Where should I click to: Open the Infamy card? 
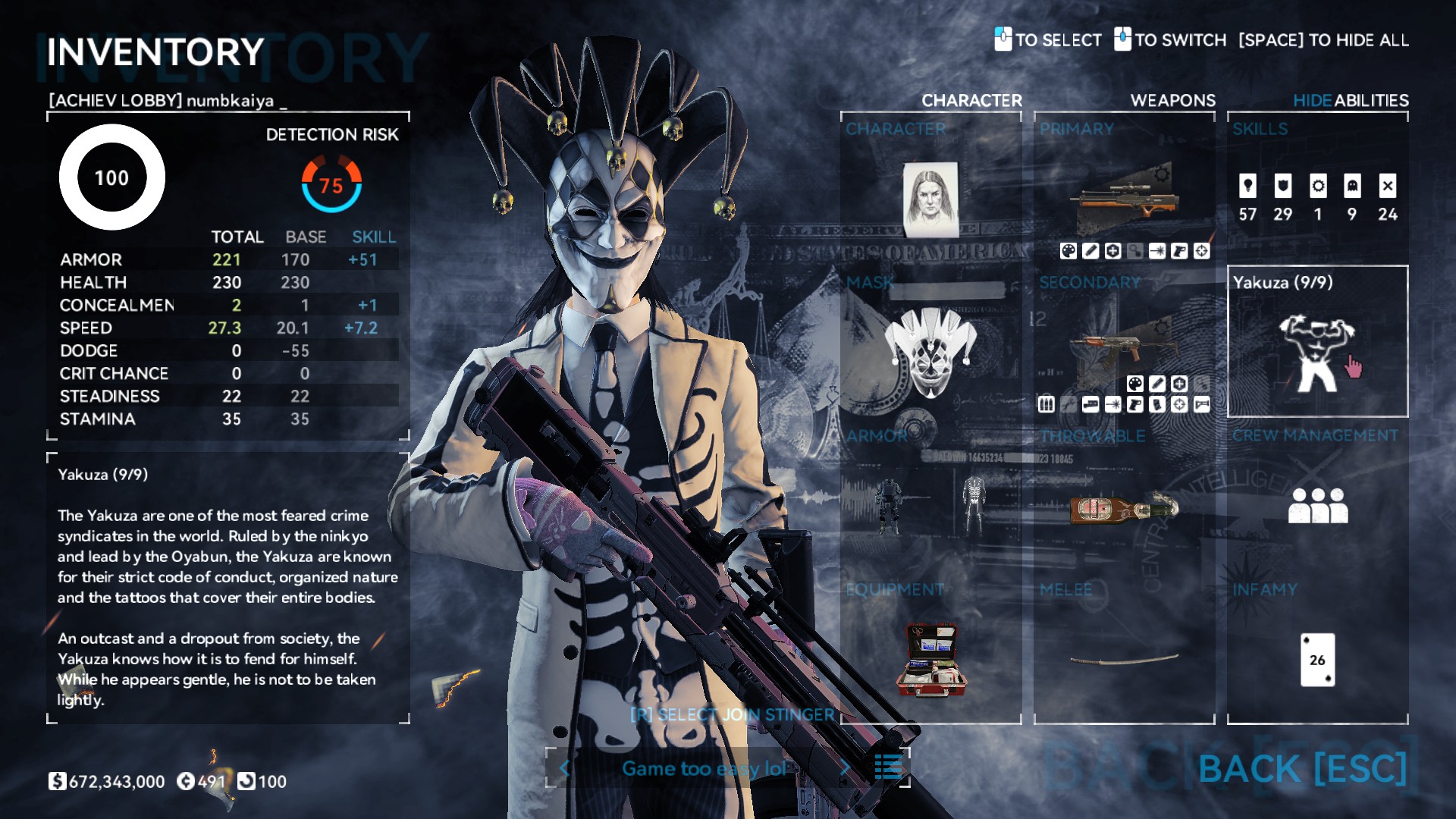[x=1317, y=658]
